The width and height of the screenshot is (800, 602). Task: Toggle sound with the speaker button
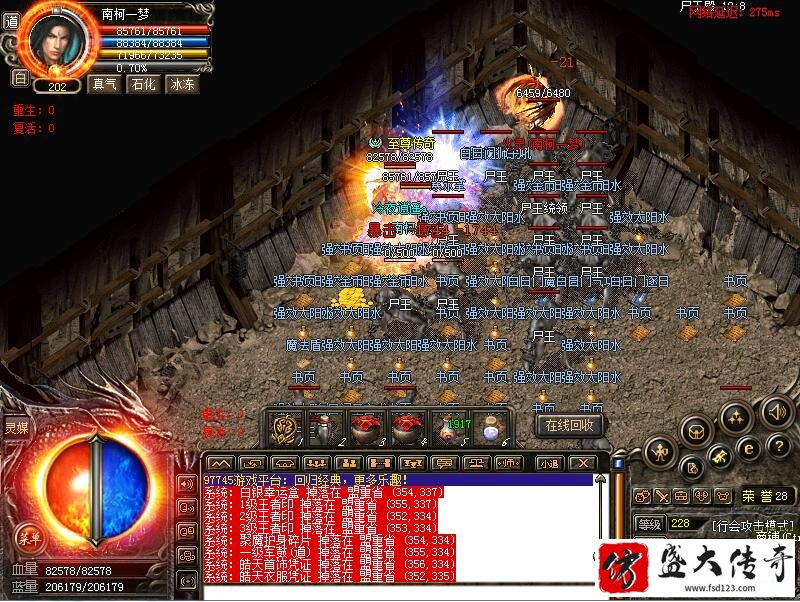pyautogui.click(x=776, y=411)
